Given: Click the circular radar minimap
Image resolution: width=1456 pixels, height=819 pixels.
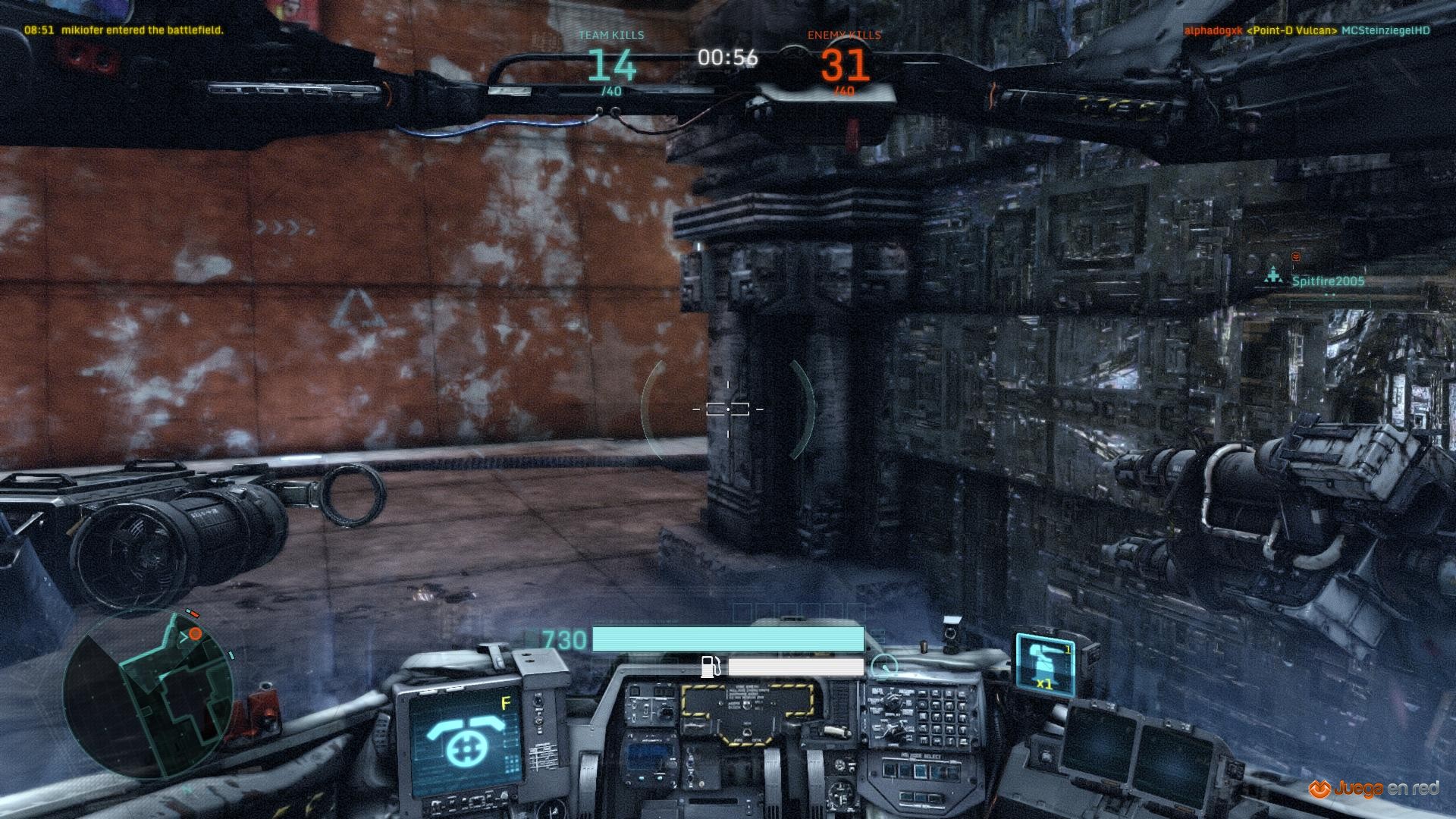Looking at the screenshot, I should pyautogui.click(x=149, y=692).
